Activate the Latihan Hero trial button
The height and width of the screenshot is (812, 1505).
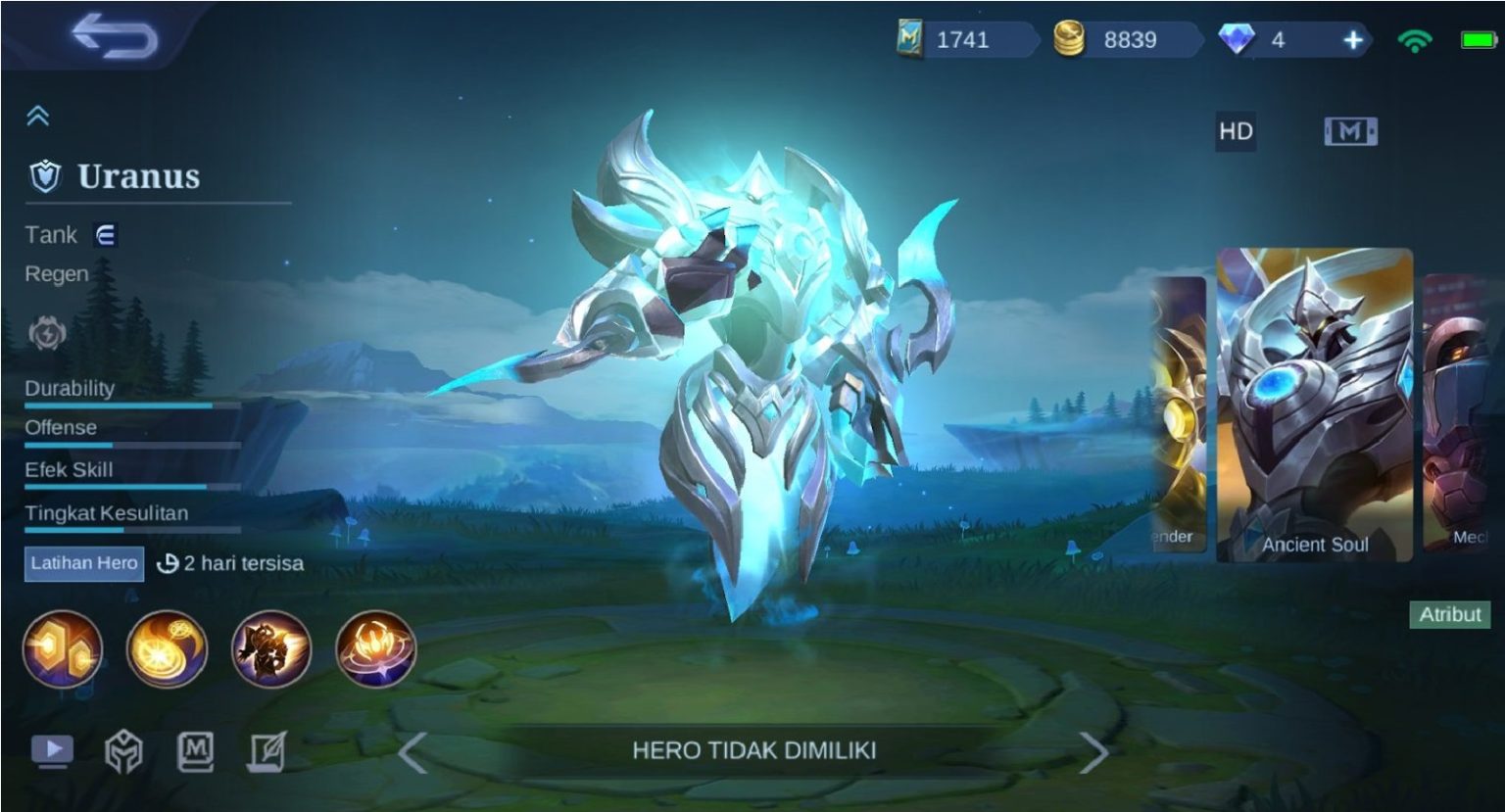(x=83, y=564)
